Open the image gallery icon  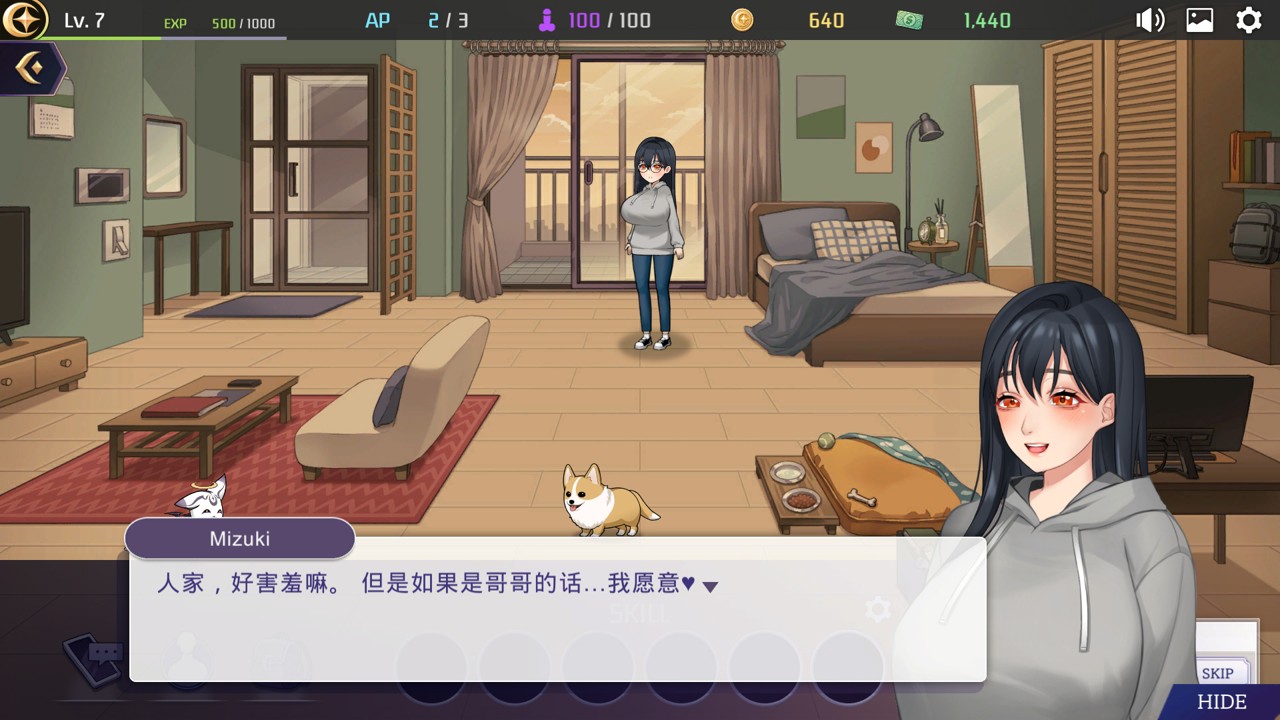click(x=1200, y=20)
